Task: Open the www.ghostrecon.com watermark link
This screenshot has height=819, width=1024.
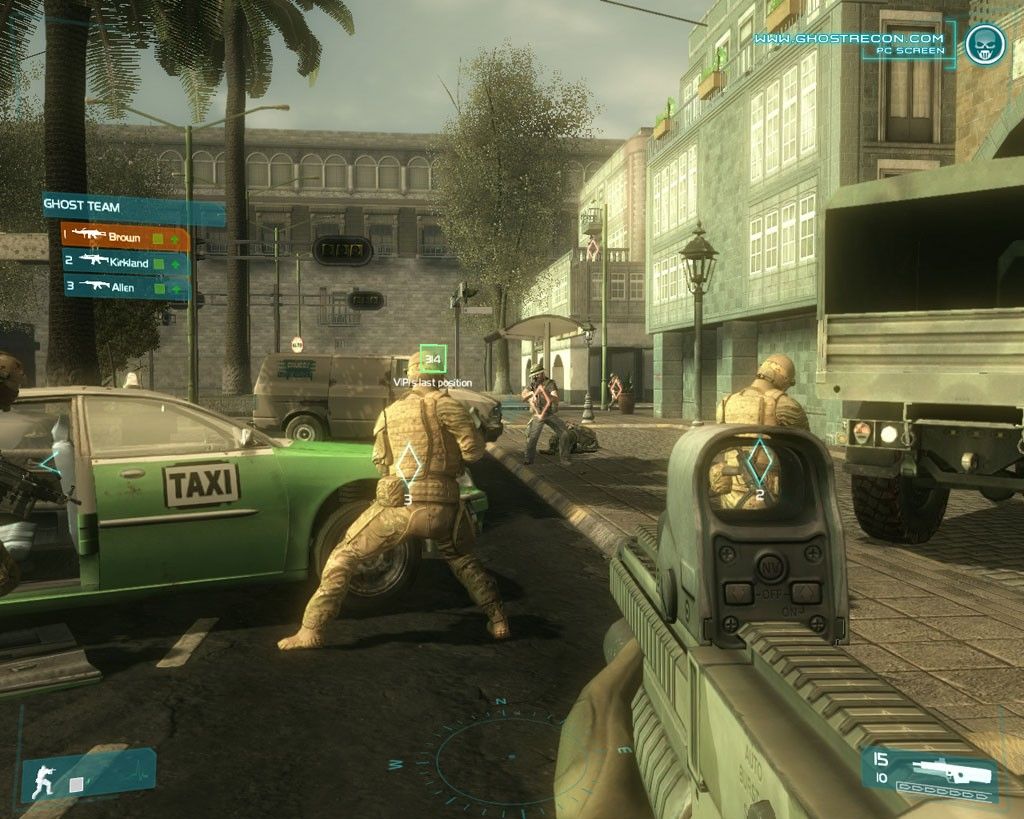Action: (848, 39)
